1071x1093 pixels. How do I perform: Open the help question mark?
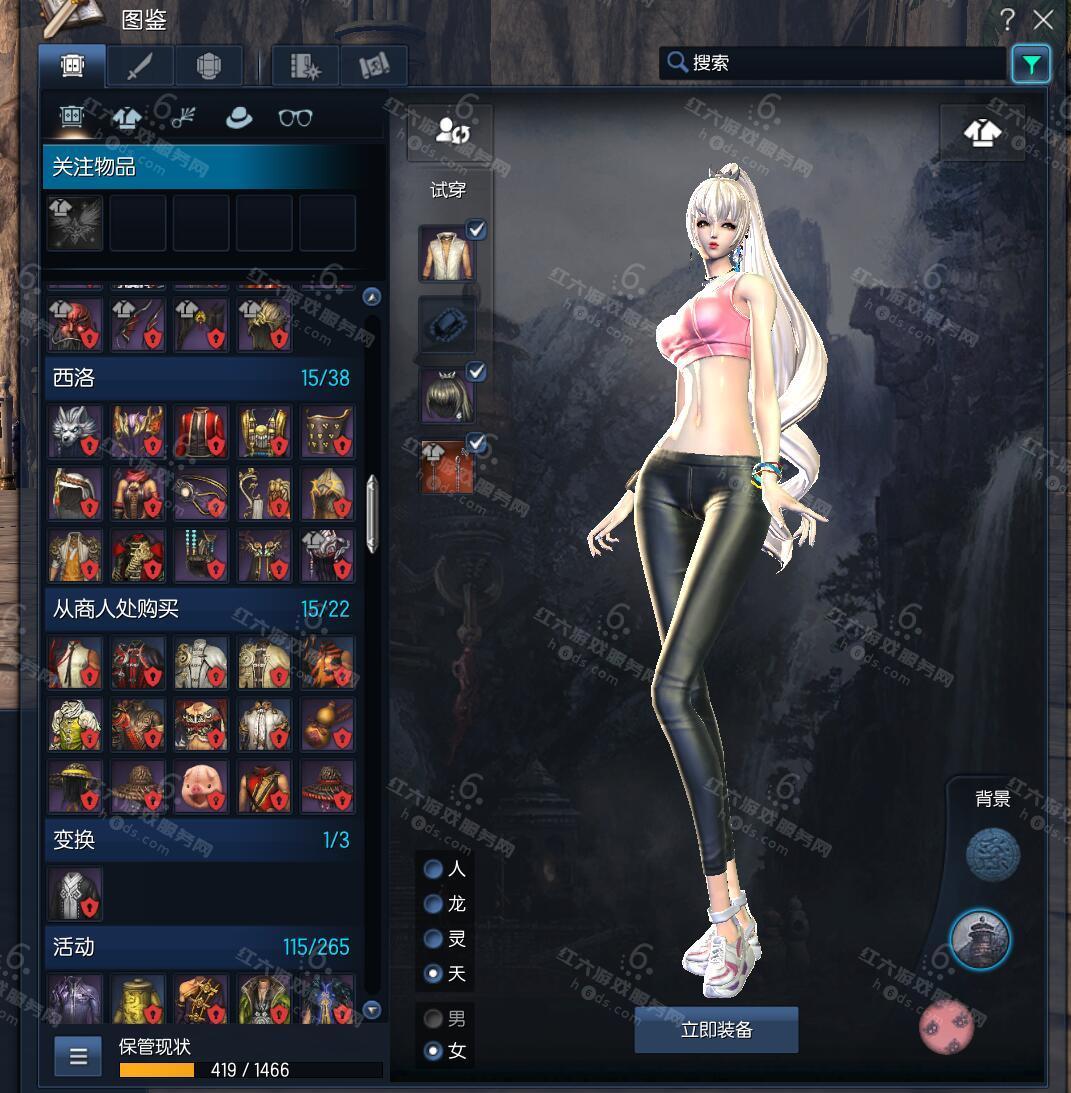(1008, 19)
